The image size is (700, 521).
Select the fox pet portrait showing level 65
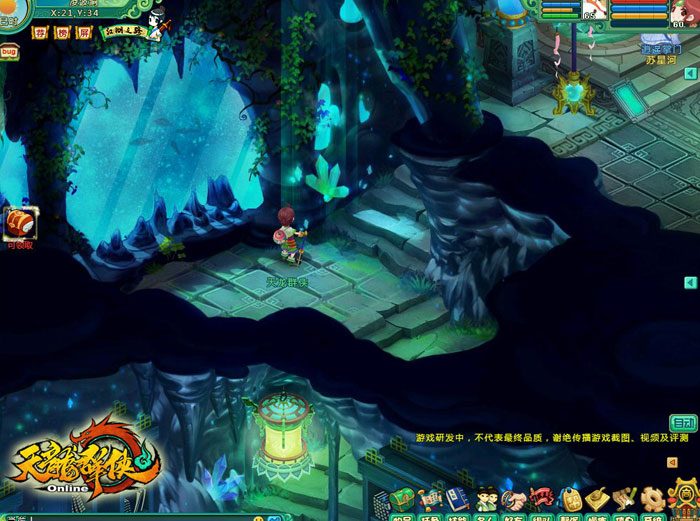593,10
